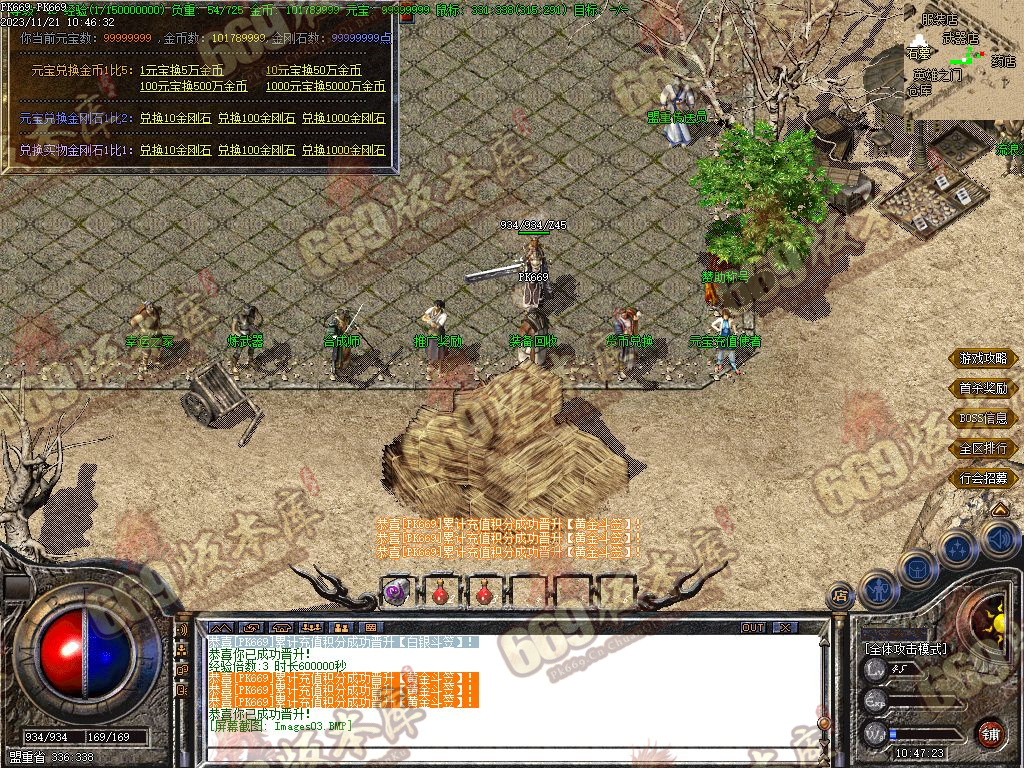Choose the 10元宝换50万金币 exchange option
This screenshot has width=1024, height=768.
tap(313, 71)
